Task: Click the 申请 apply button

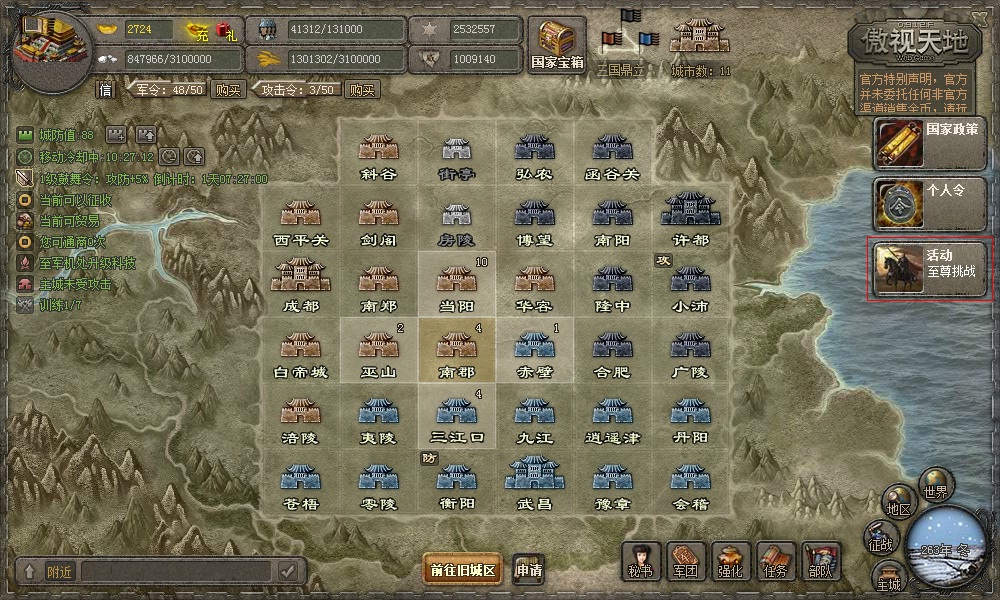Action: tap(530, 570)
